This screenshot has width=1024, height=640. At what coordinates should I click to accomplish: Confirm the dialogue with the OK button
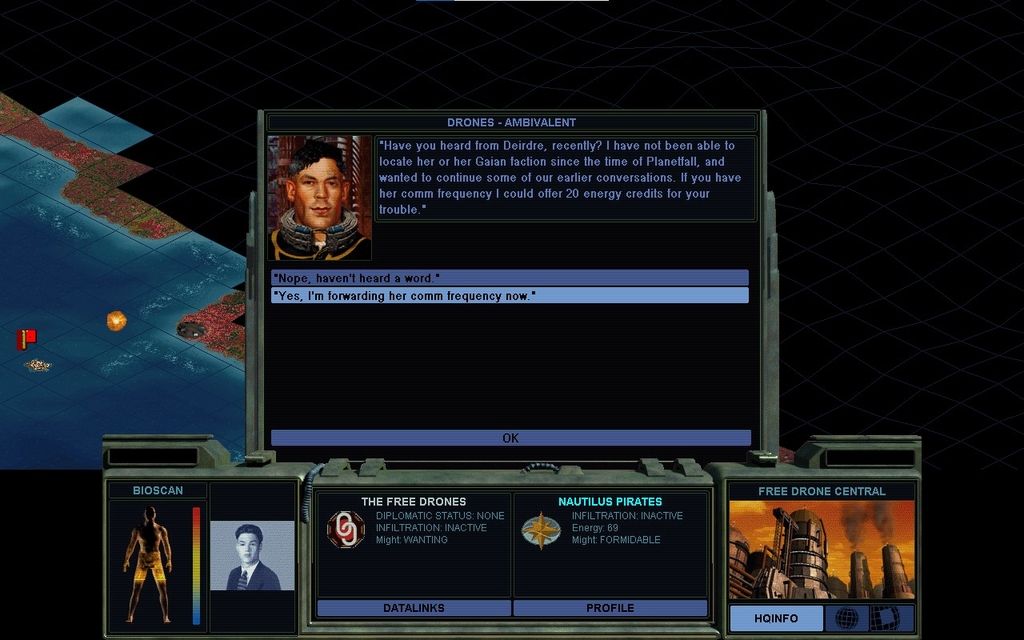pos(510,438)
